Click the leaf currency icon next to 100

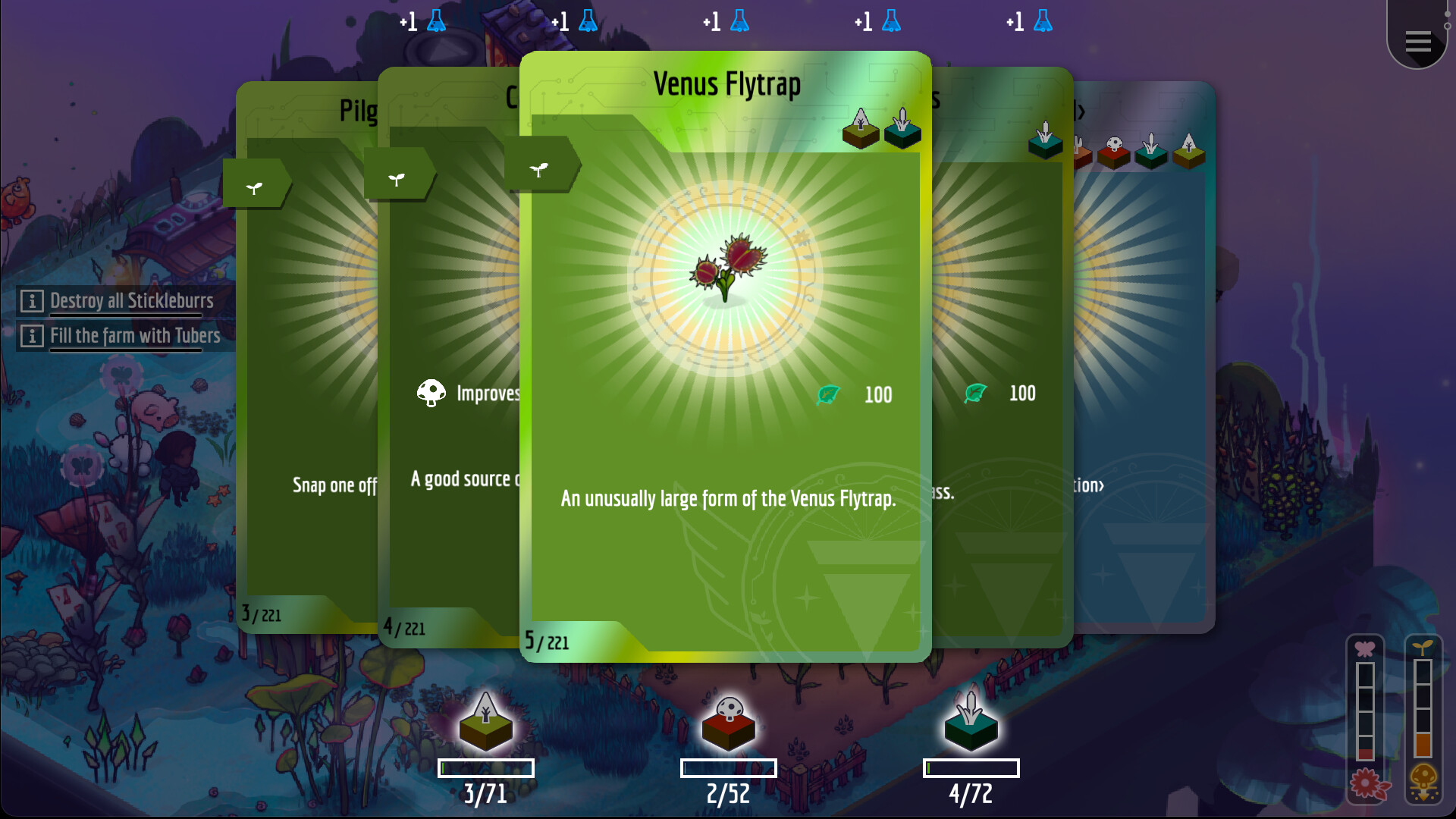coord(827,394)
